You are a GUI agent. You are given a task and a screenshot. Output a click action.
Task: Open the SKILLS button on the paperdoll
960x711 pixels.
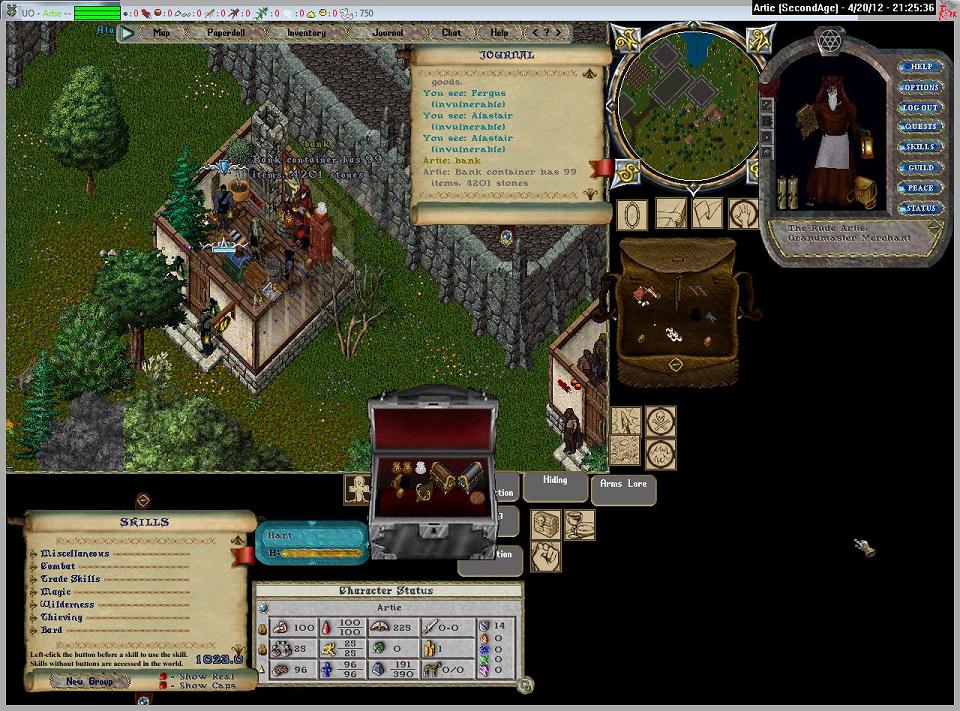click(x=920, y=148)
